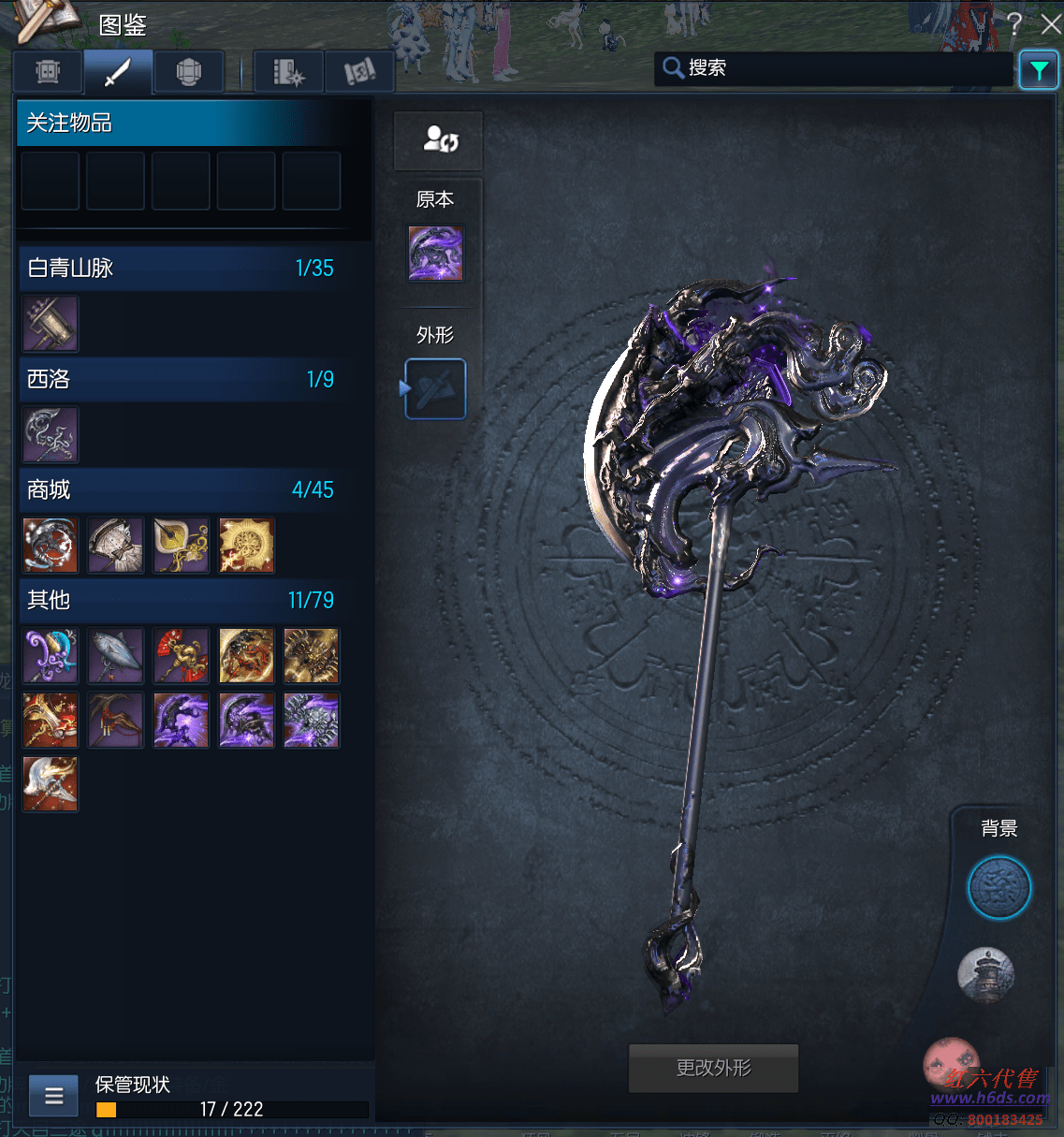Select the blue fish weapon icon
This screenshot has width=1064, height=1137.
tap(116, 655)
